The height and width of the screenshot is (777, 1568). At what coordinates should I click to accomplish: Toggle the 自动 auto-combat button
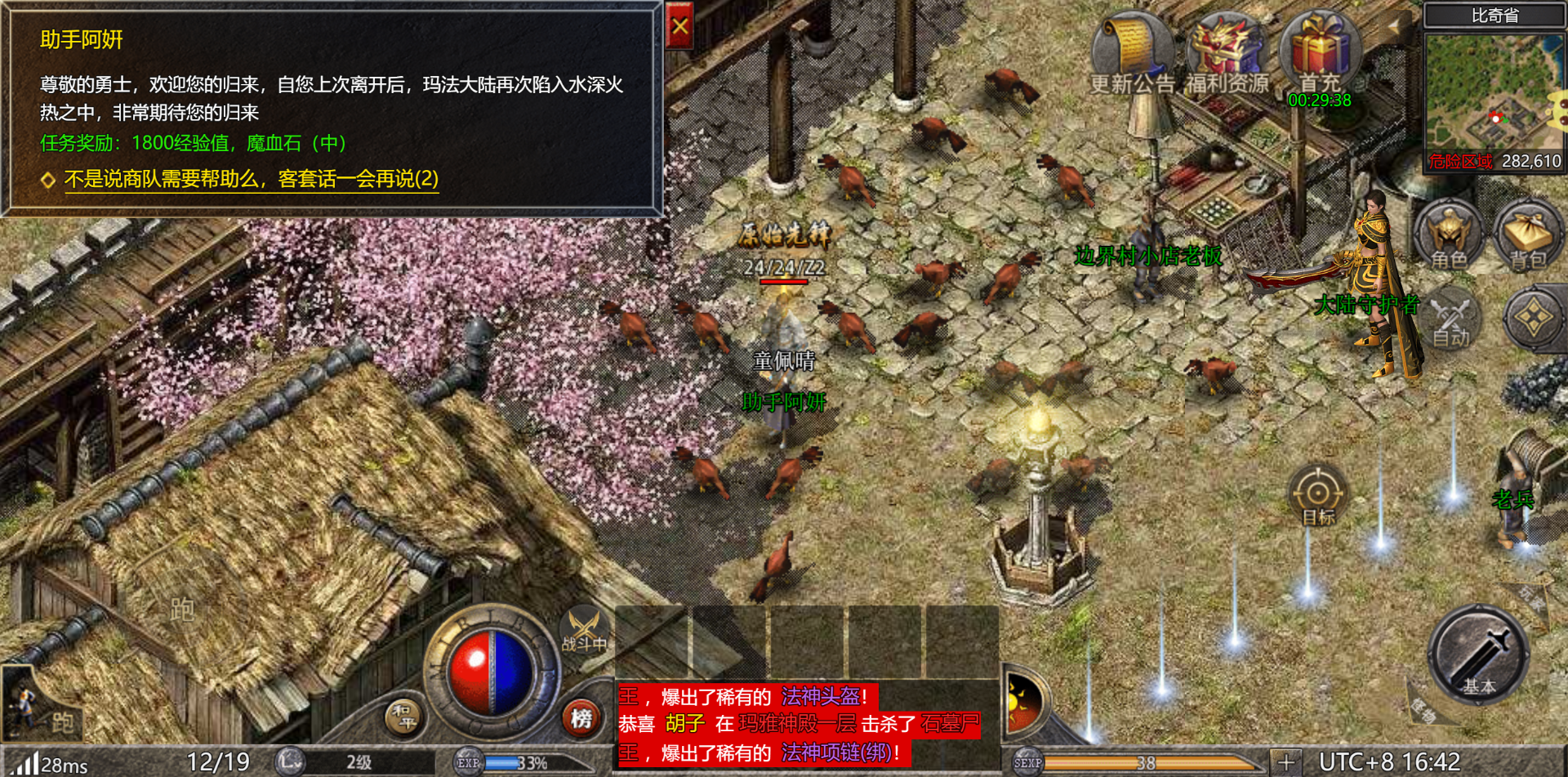1451,320
